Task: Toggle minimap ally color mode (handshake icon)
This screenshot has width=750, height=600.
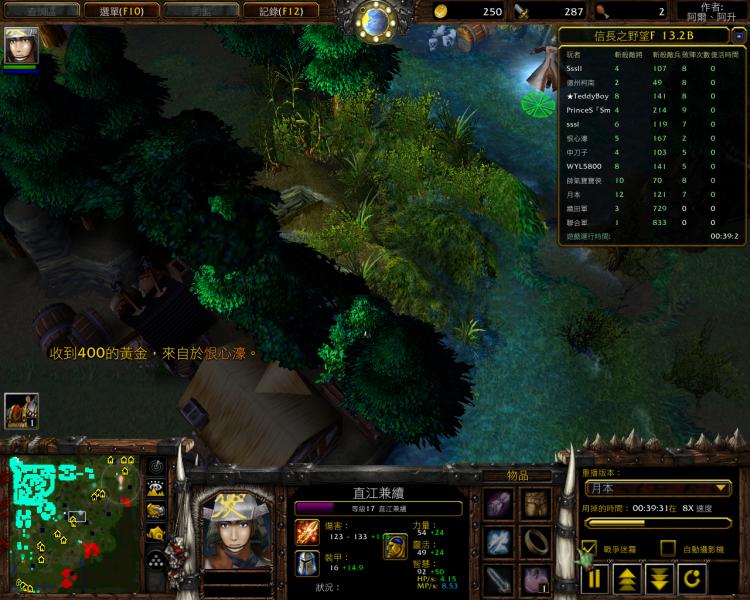Action: 156,510
